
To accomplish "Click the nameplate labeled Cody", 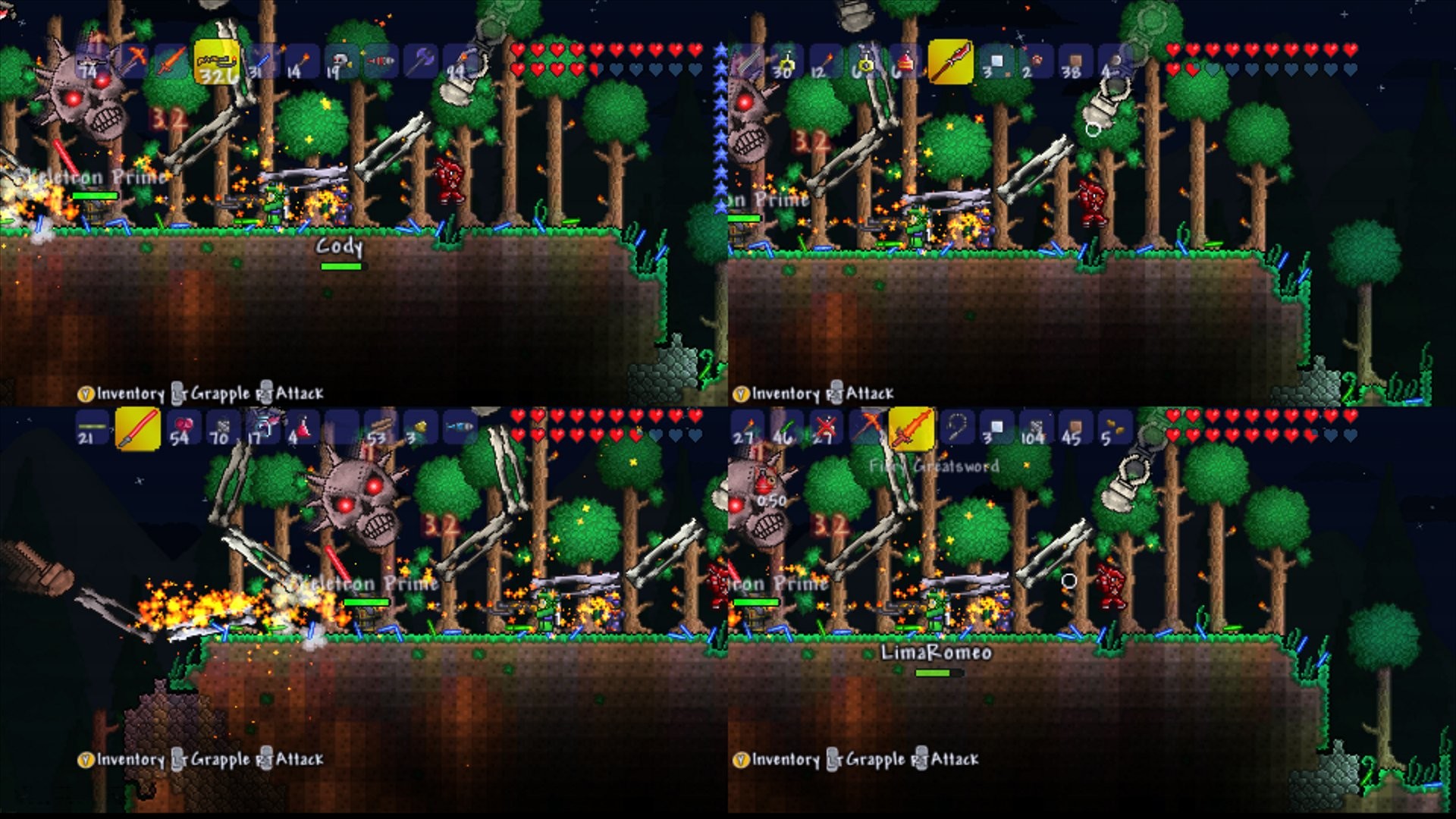I will coord(339,245).
